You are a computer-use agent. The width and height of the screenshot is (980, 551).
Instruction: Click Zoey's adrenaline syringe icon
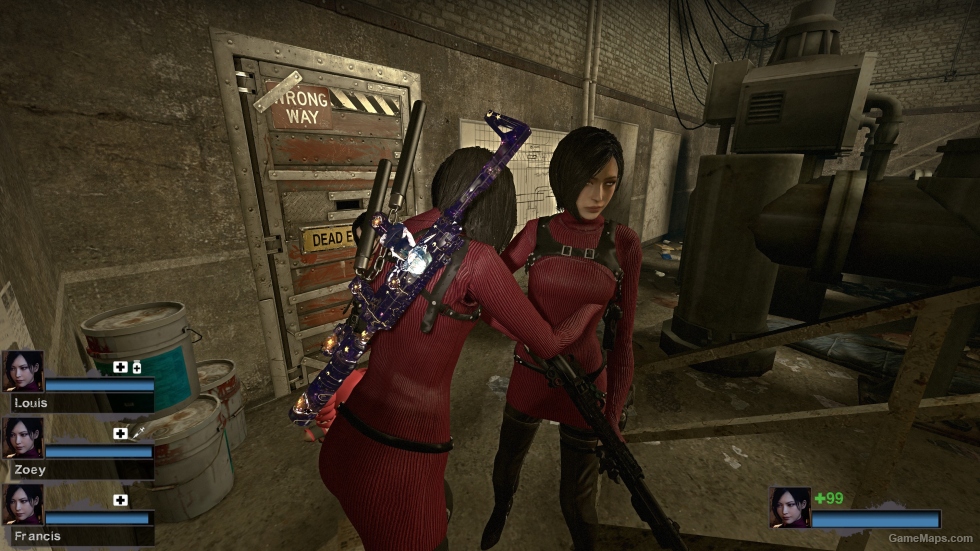click(137, 433)
